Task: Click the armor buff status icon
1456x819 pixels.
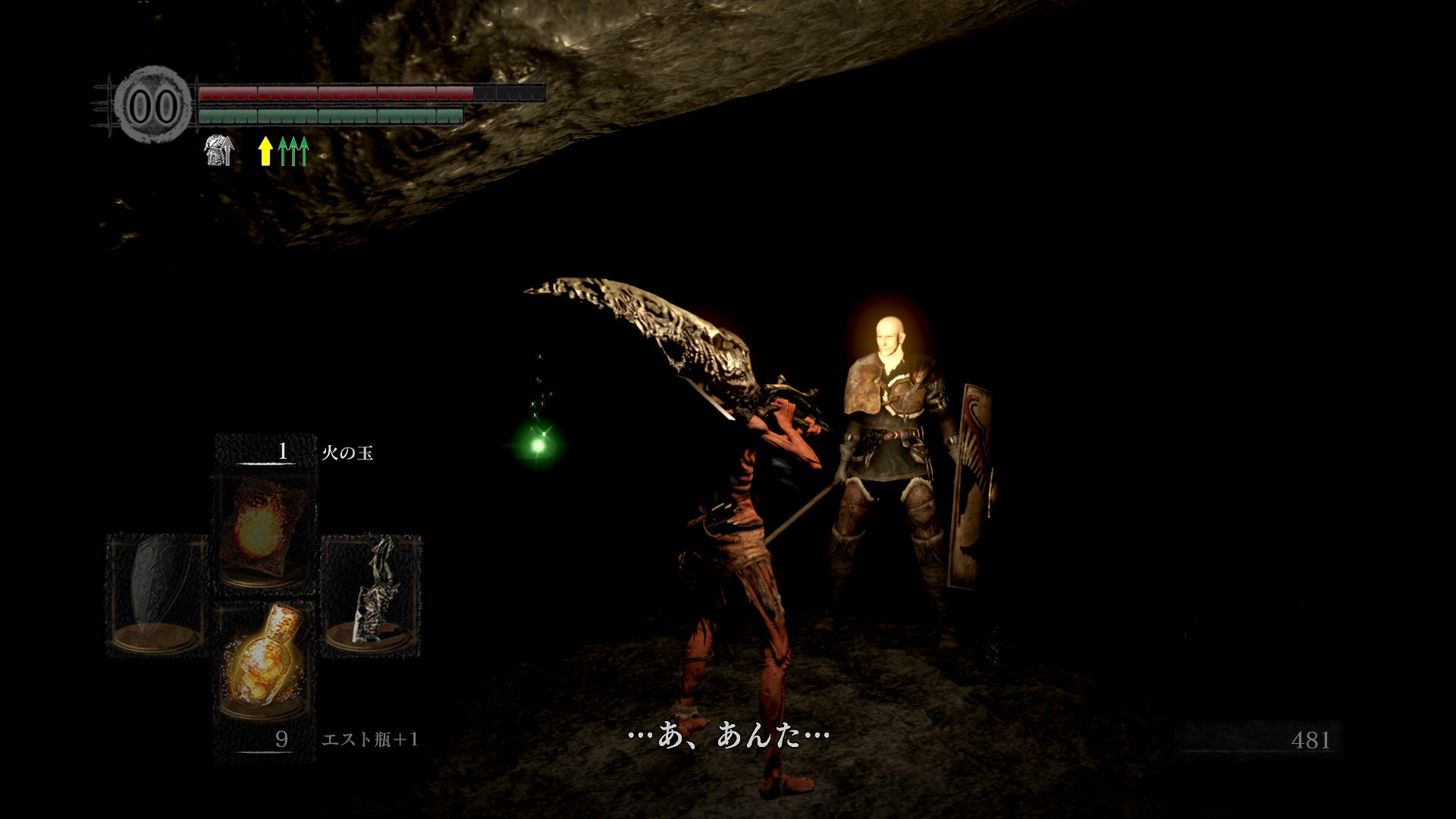Action: click(219, 150)
